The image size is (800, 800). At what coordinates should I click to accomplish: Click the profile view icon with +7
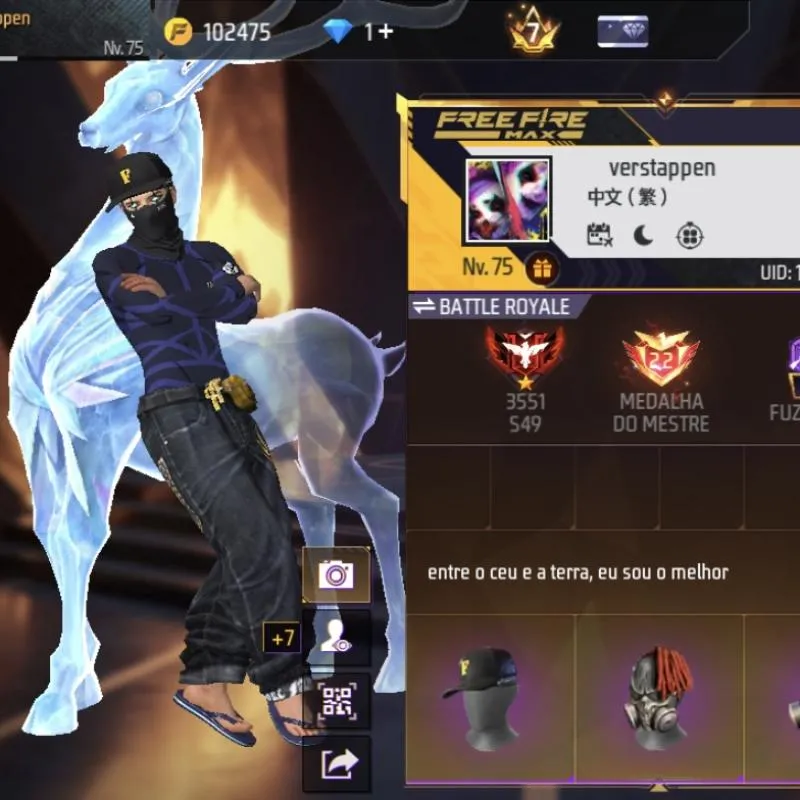click(336, 638)
